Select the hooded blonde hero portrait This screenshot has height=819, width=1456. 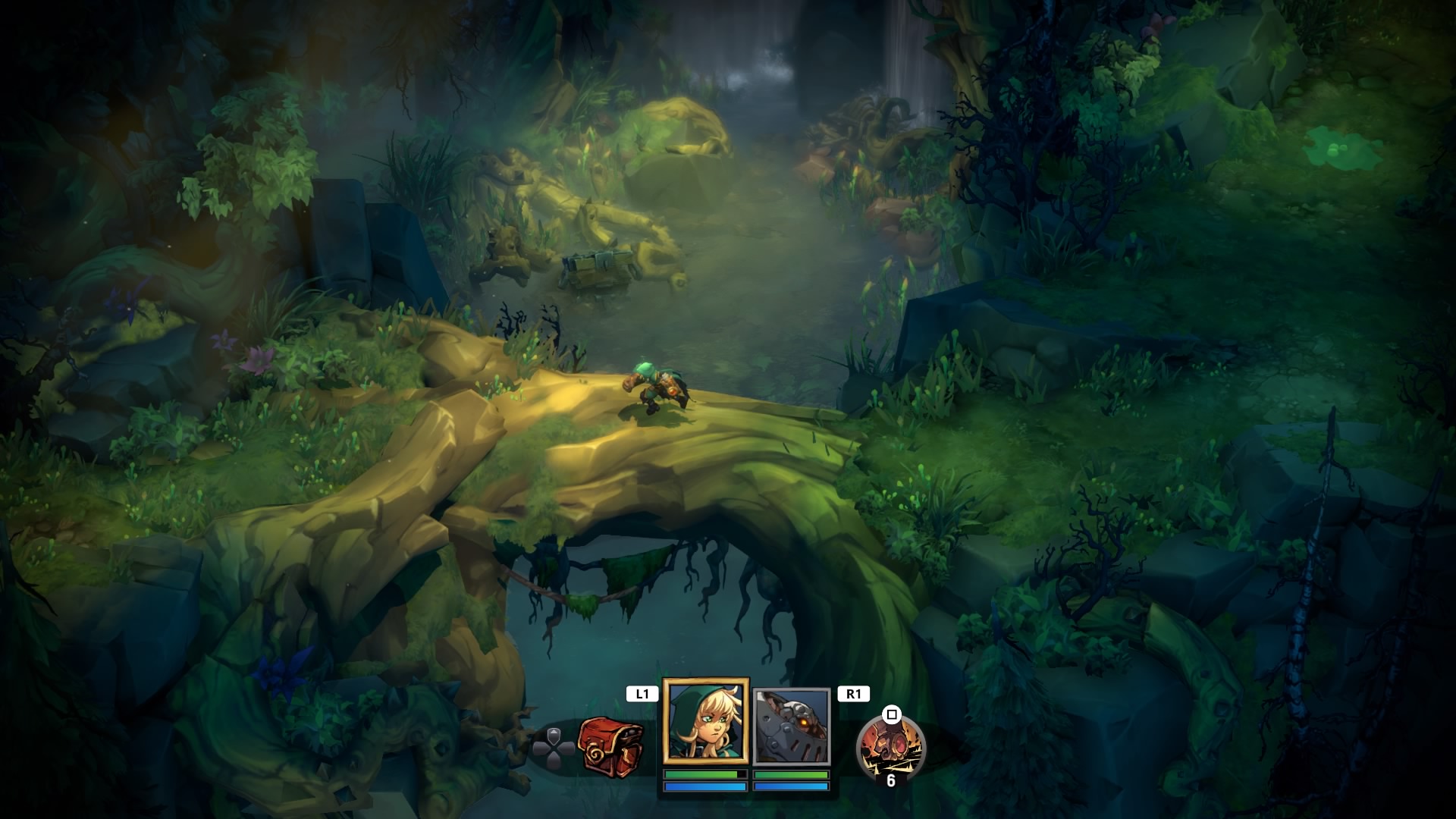click(x=706, y=722)
